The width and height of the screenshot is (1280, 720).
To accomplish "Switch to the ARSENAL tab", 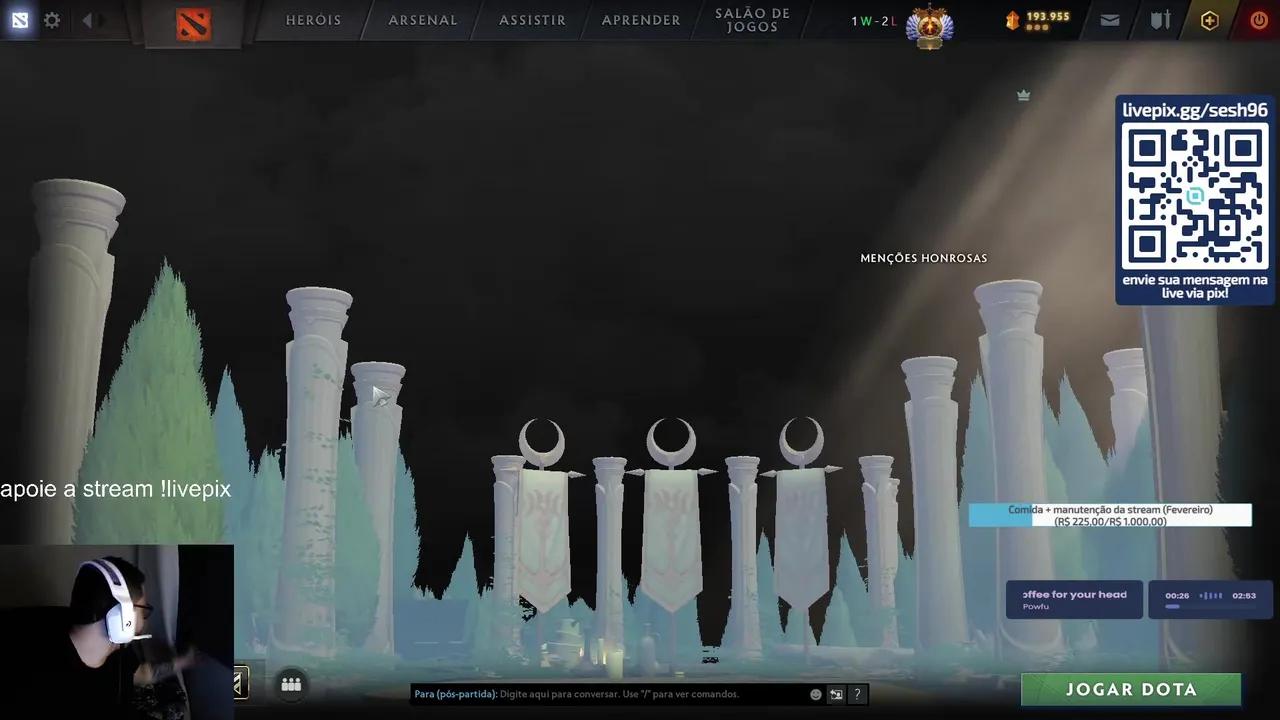I will [x=423, y=19].
